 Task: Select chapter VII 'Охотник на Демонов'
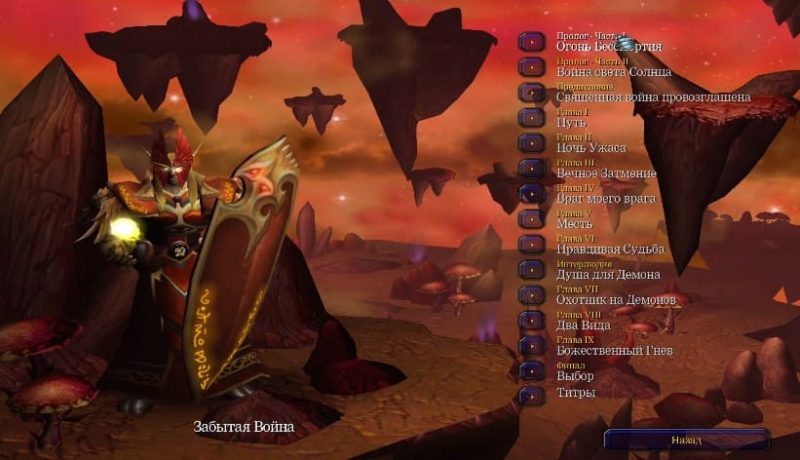[532, 295]
